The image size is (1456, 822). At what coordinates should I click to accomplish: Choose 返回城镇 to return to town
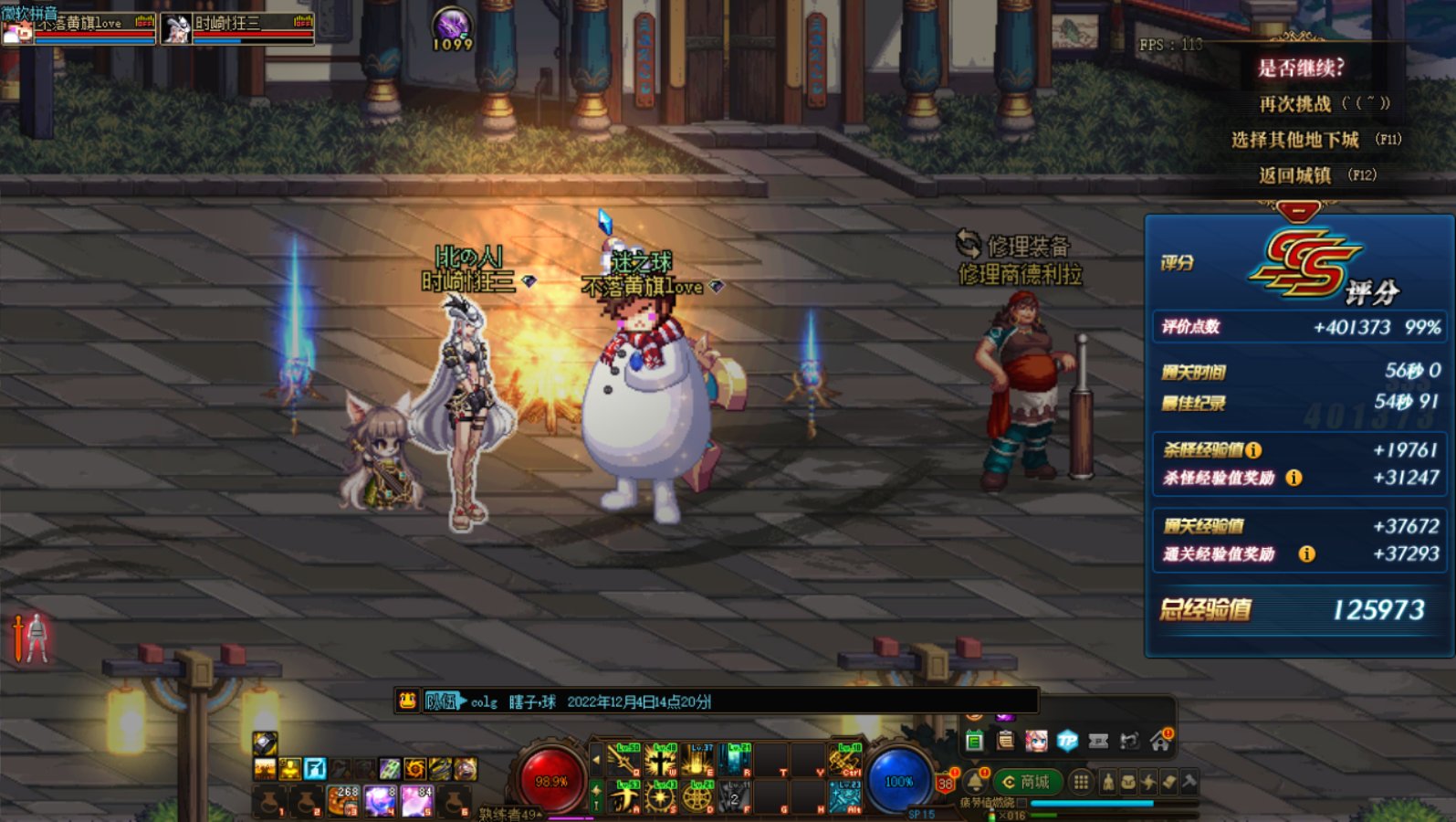1295,175
